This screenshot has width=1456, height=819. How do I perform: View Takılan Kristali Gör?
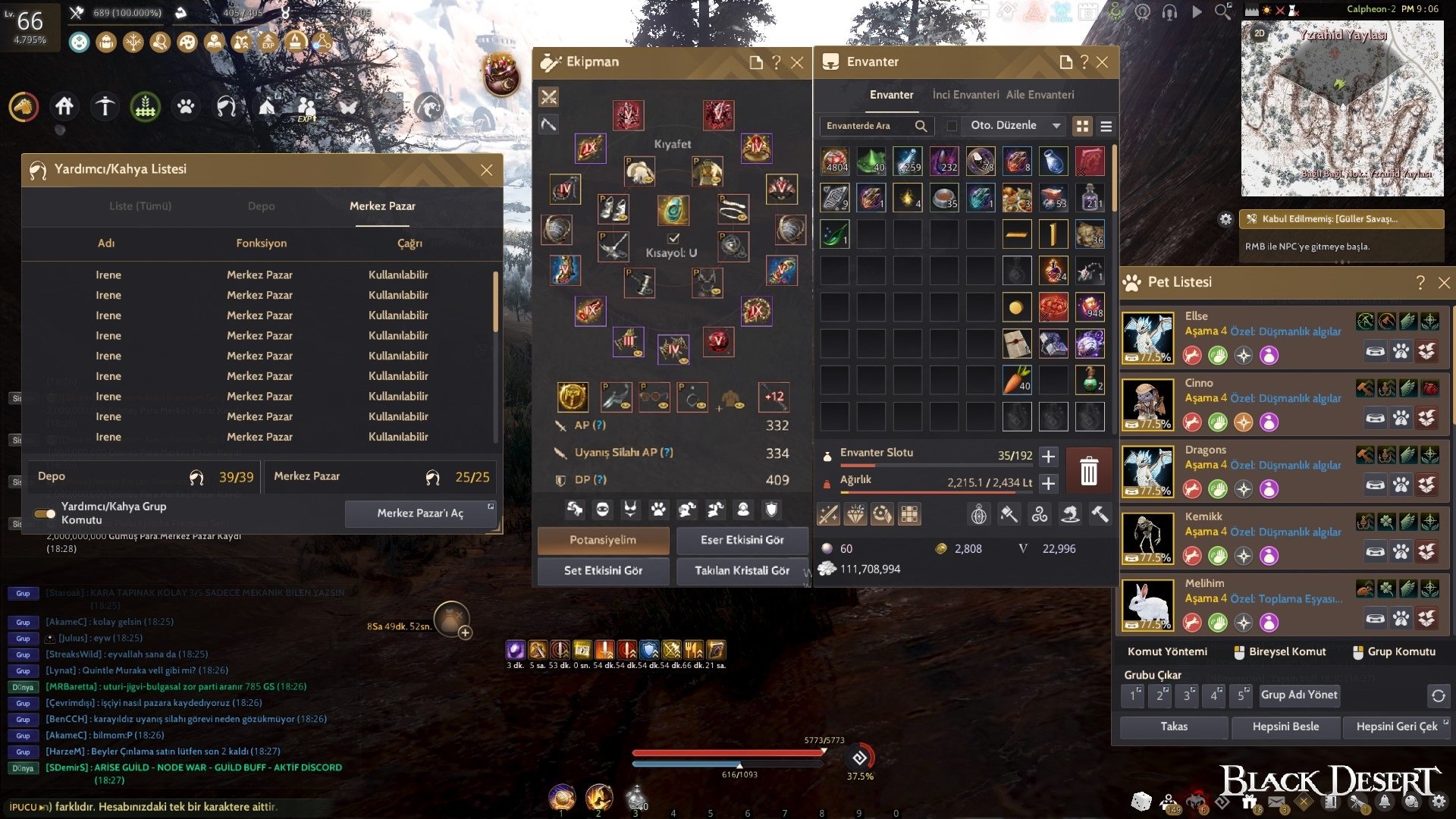click(742, 570)
